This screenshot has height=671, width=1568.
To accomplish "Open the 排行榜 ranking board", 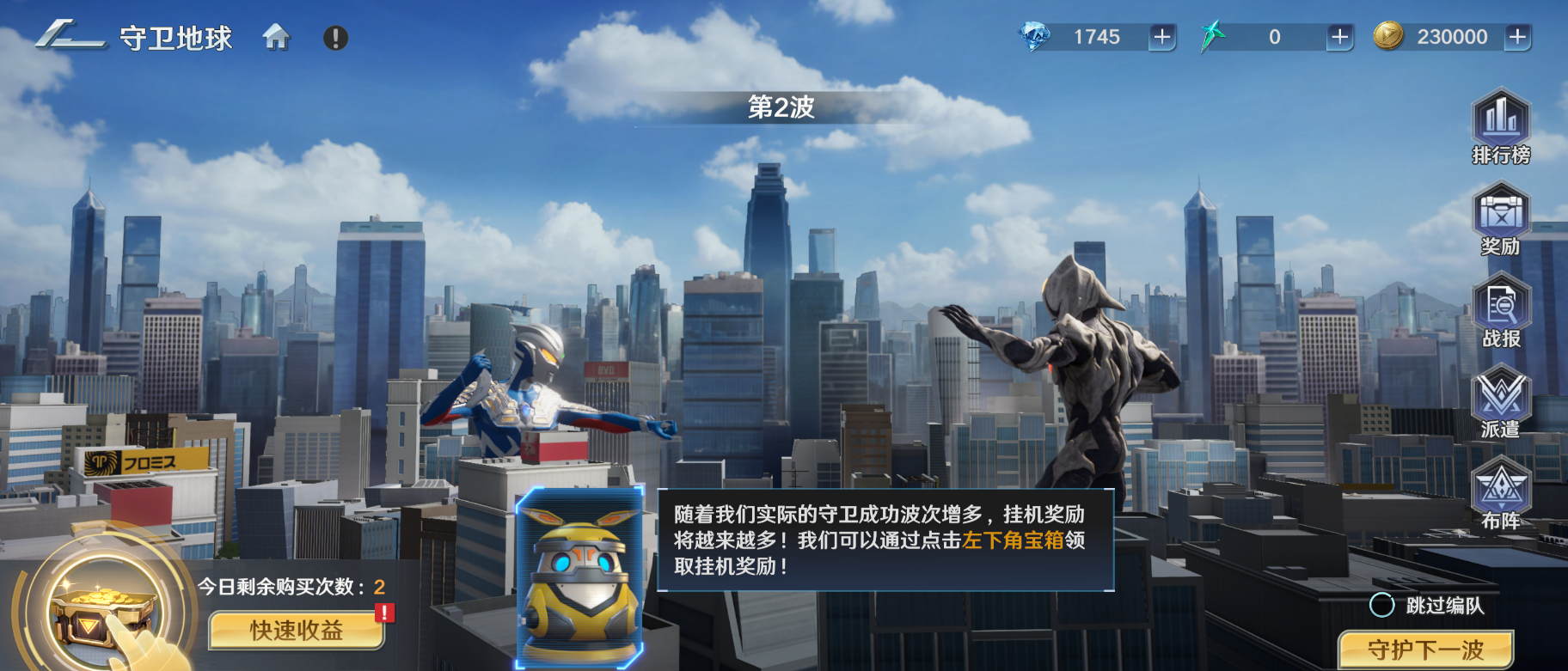I will click(x=1501, y=127).
